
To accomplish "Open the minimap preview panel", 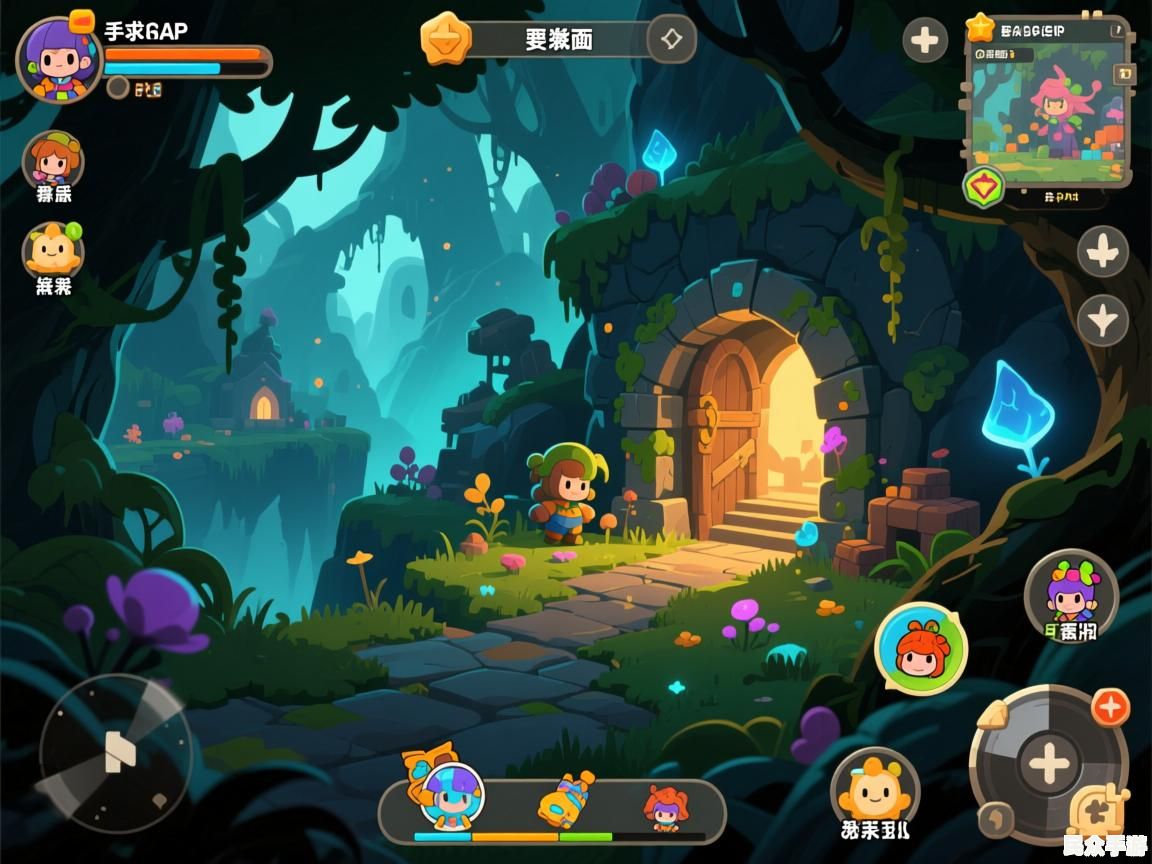I will [x=1048, y=110].
